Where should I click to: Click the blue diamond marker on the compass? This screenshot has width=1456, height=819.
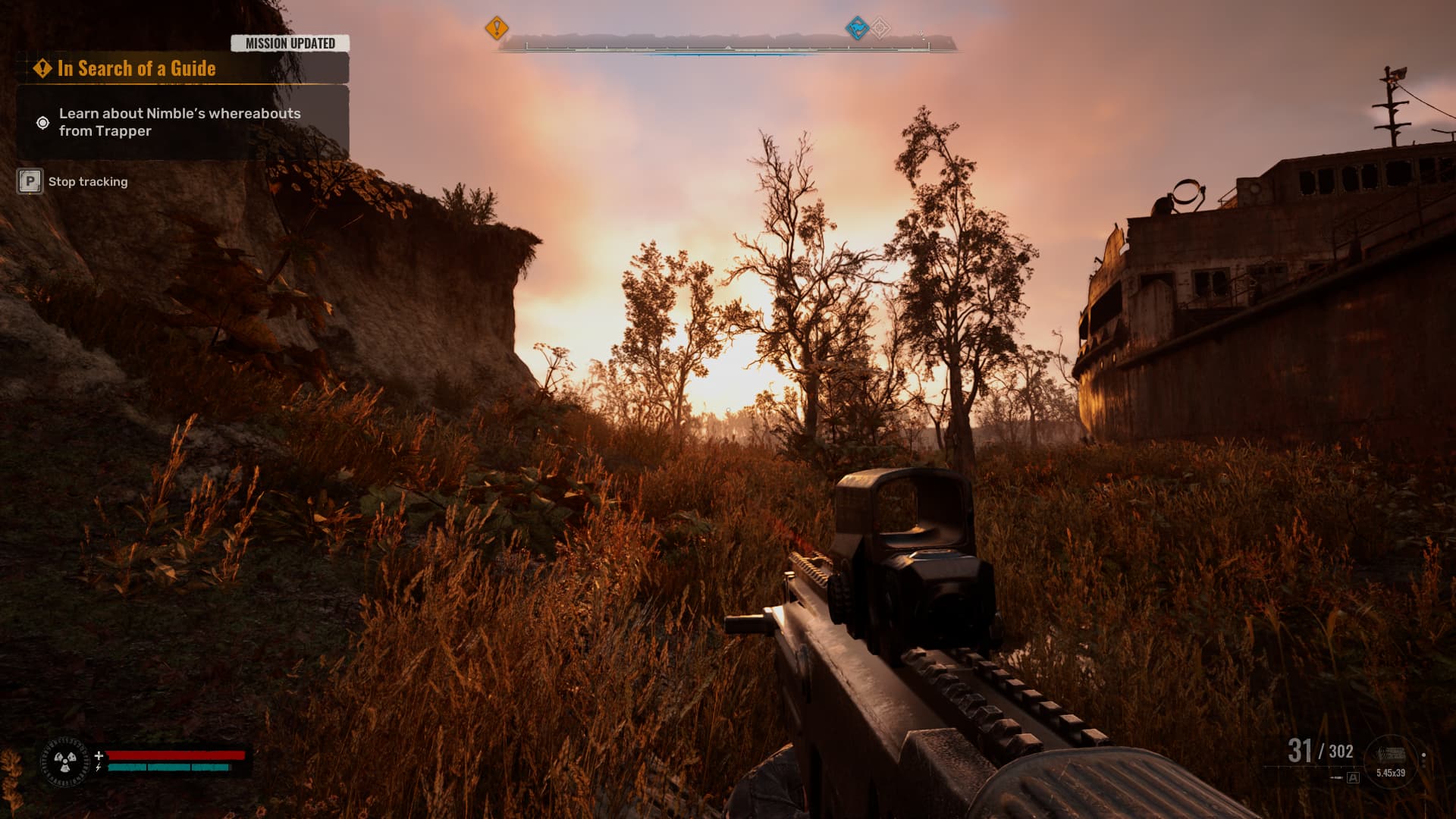(857, 29)
